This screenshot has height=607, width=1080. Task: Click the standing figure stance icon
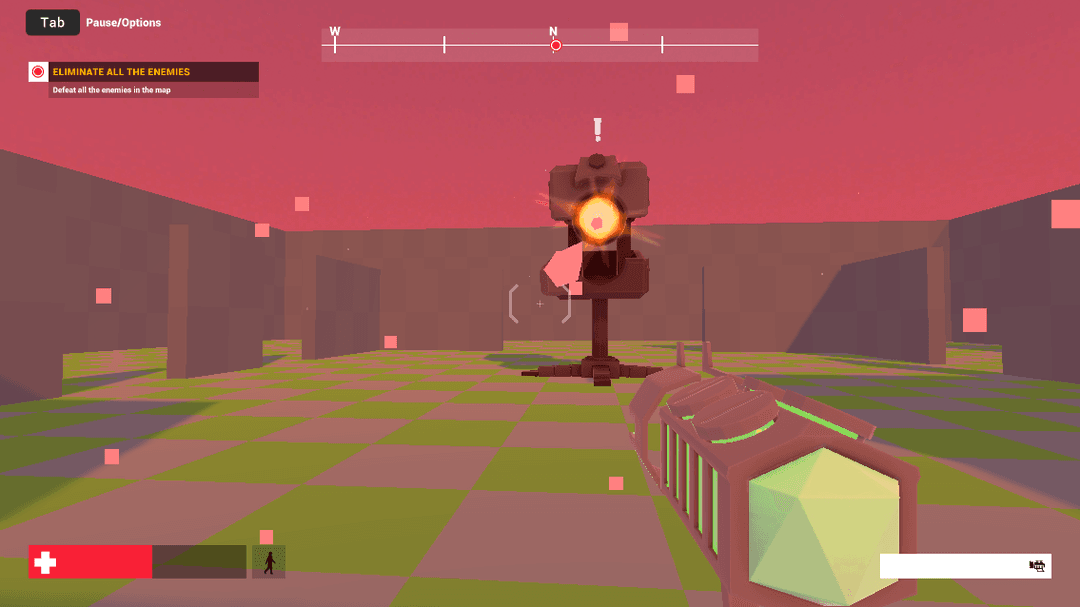pyautogui.click(x=268, y=562)
